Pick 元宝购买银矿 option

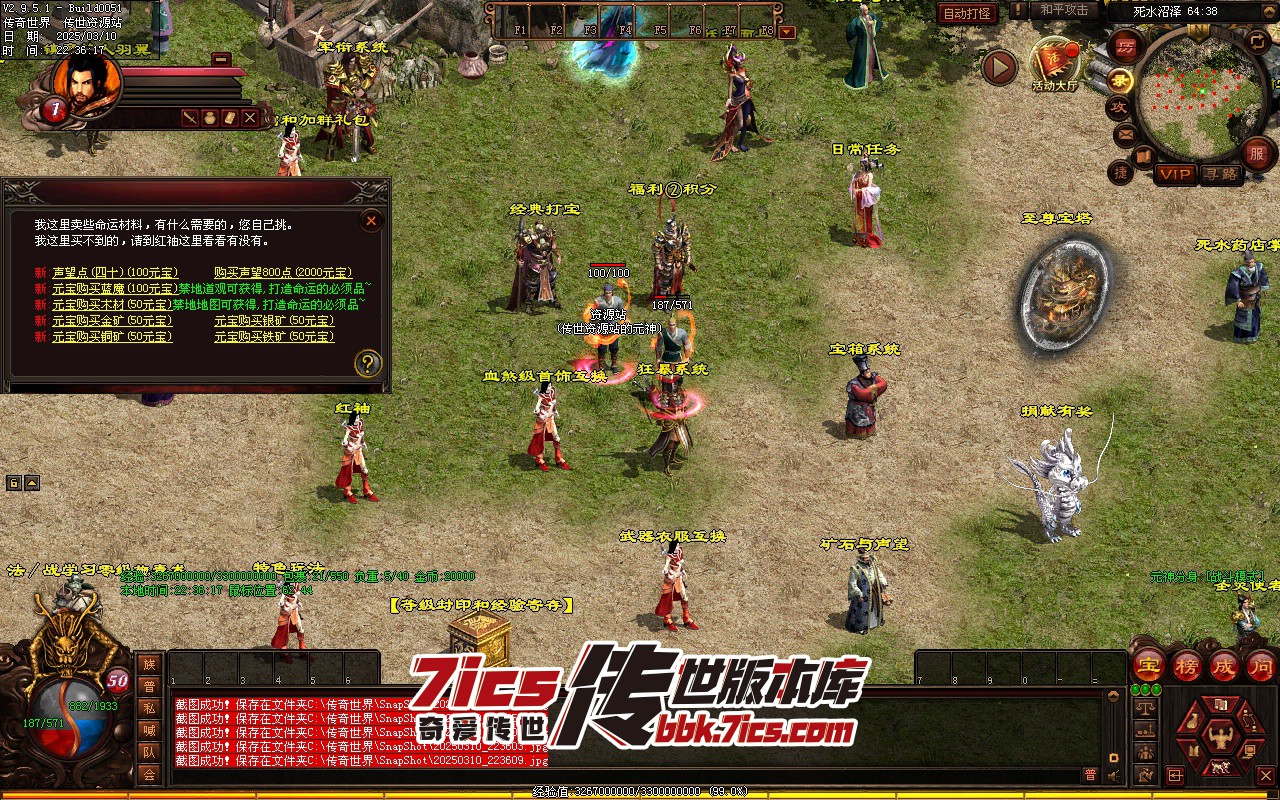pos(274,321)
